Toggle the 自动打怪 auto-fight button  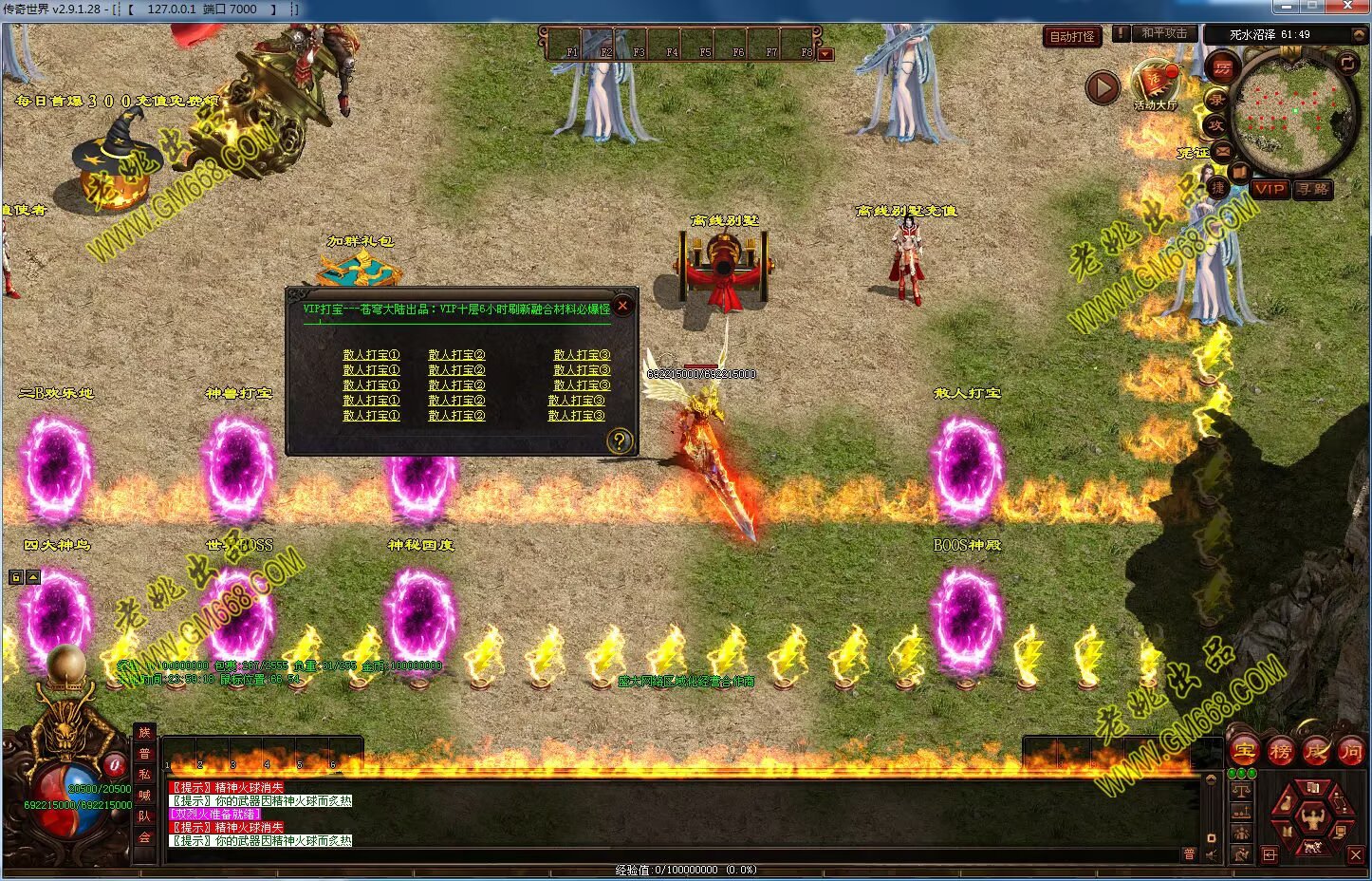coord(1072,37)
